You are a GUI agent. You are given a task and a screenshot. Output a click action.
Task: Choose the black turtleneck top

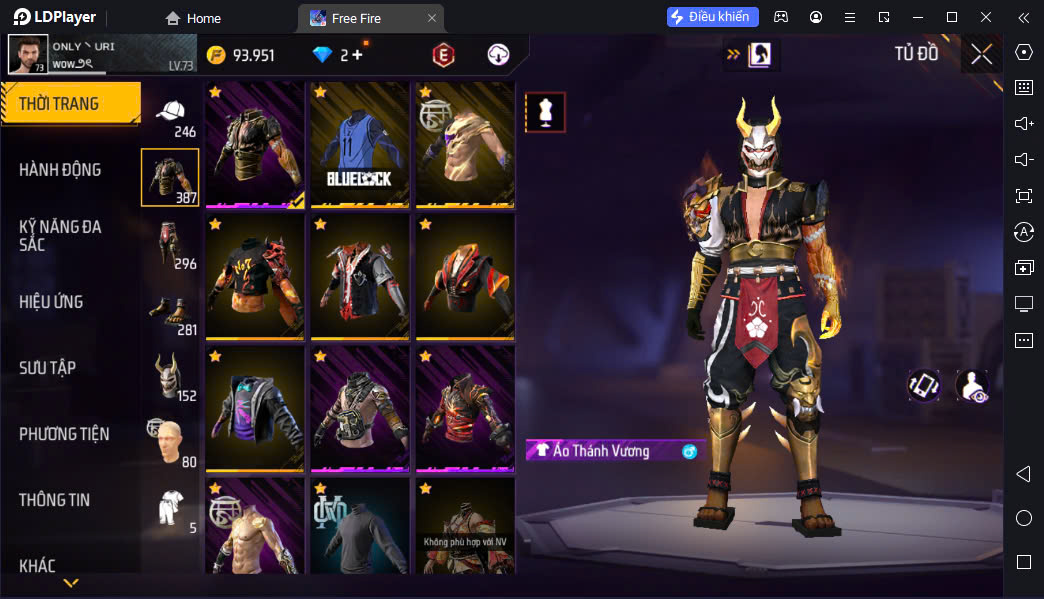tap(360, 526)
